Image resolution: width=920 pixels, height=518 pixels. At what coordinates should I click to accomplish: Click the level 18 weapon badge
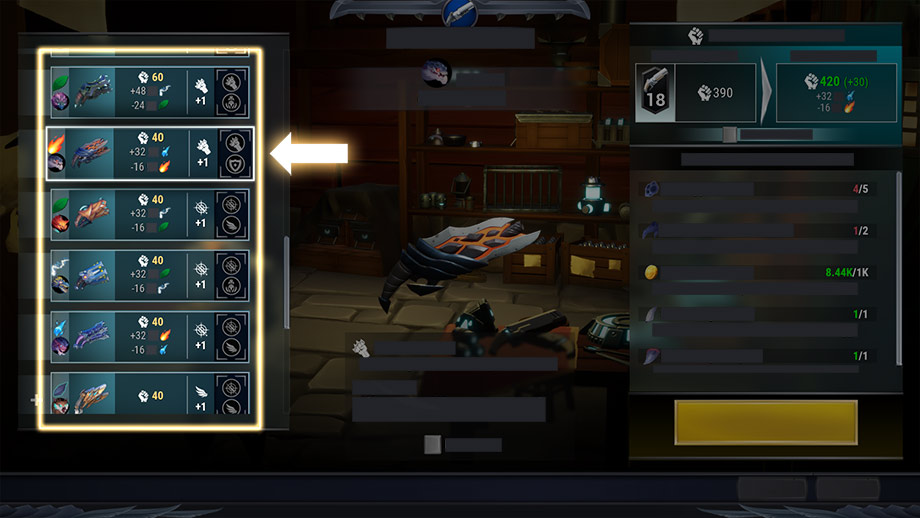click(655, 93)
